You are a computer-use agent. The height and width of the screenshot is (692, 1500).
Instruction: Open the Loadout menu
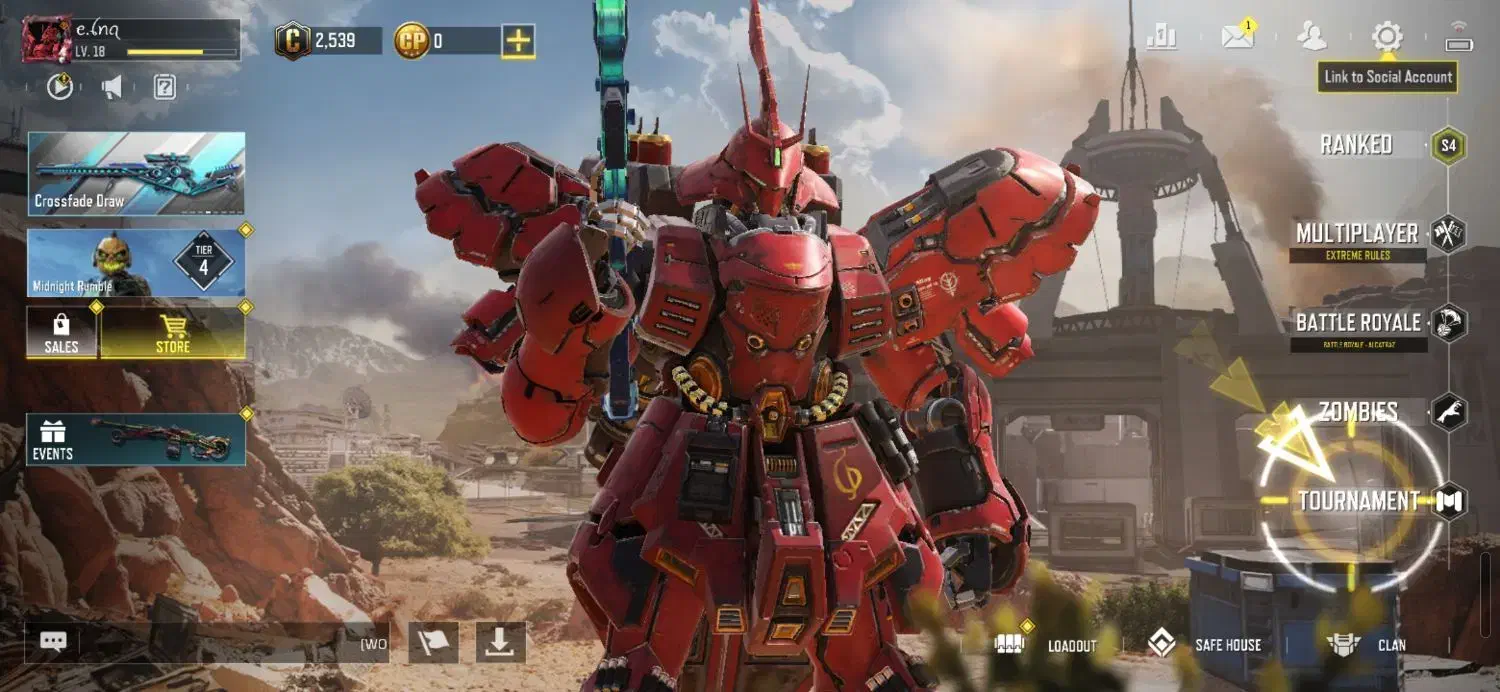[1055, 645]
